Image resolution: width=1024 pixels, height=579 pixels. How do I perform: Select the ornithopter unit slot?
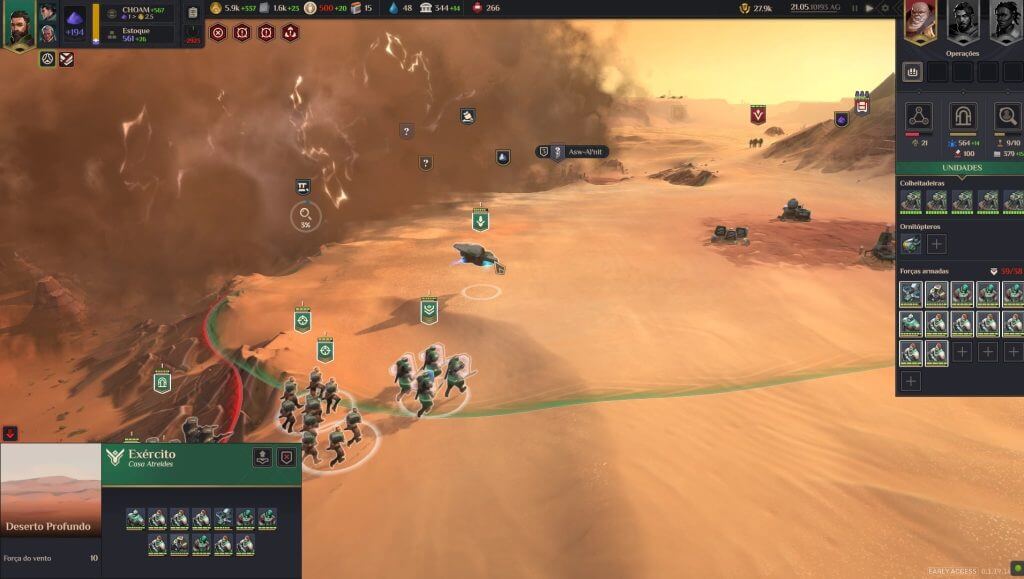pos(911,244)
